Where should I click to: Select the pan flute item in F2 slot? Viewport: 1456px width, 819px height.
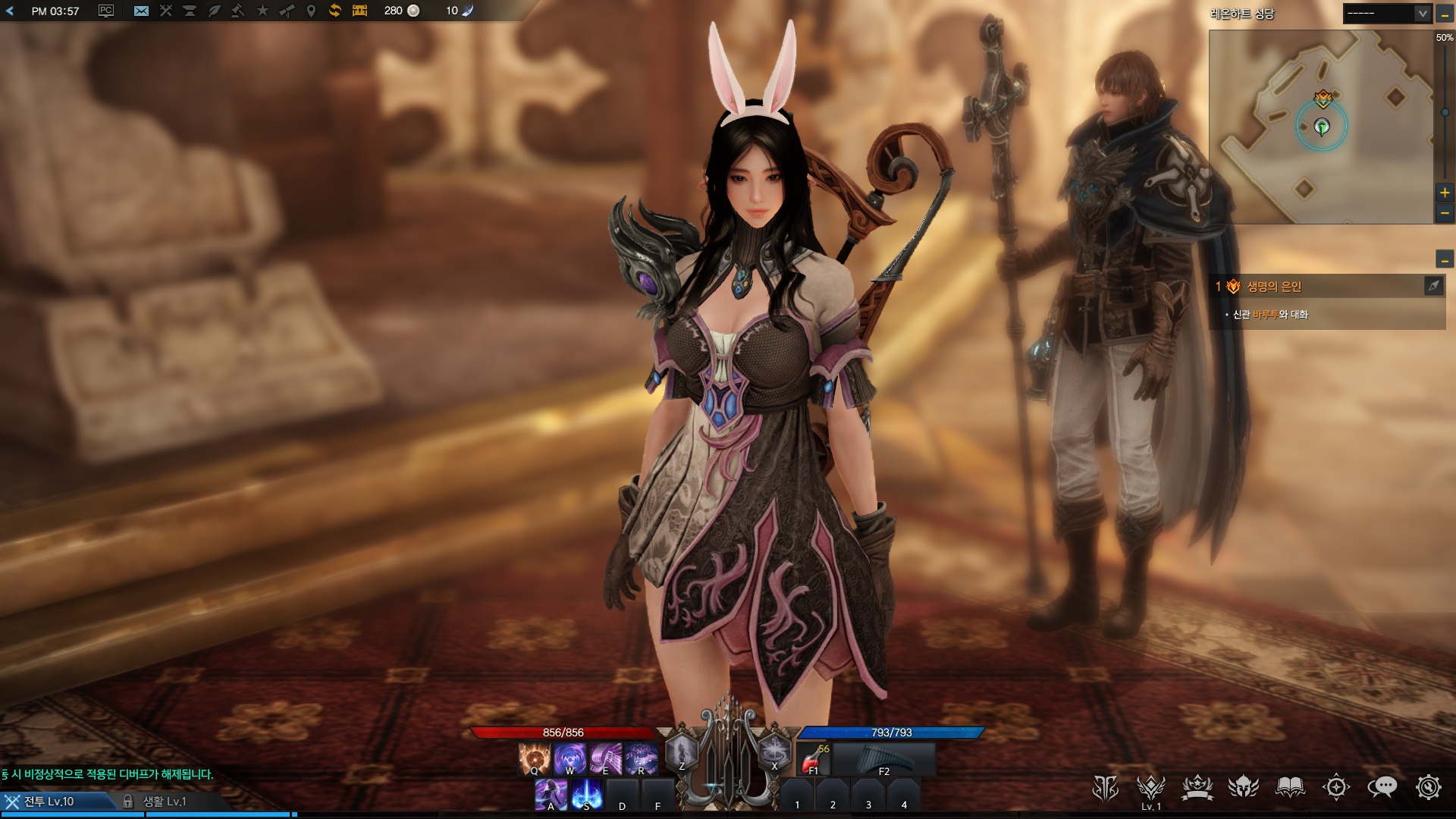tap(883, 759)
